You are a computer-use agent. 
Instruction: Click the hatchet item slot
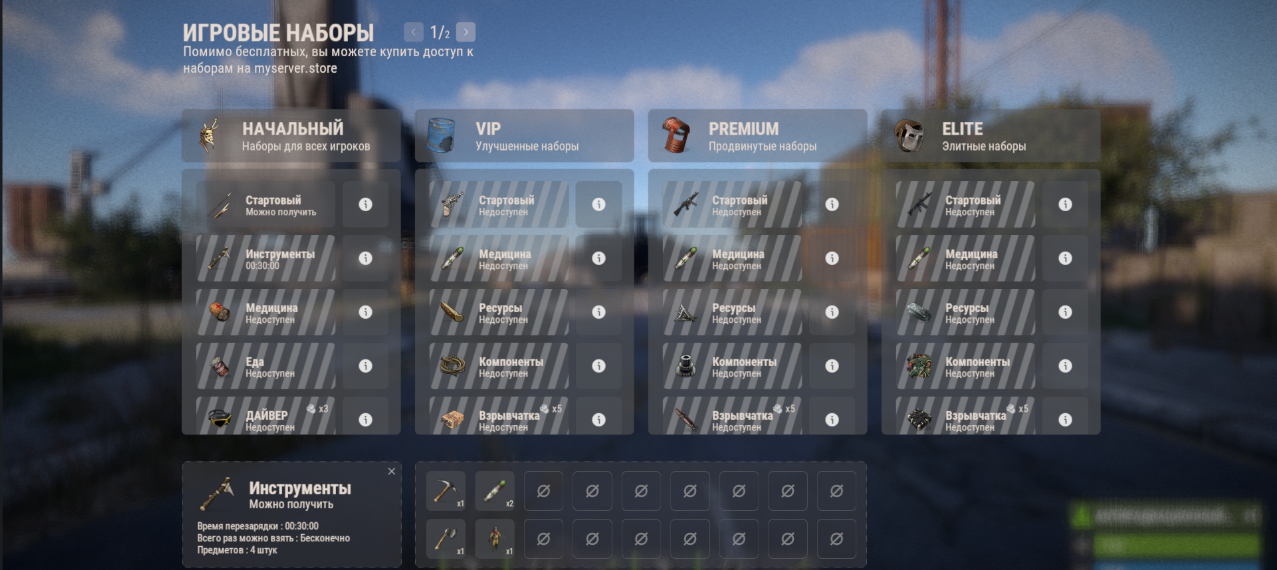tap(445, 539)
